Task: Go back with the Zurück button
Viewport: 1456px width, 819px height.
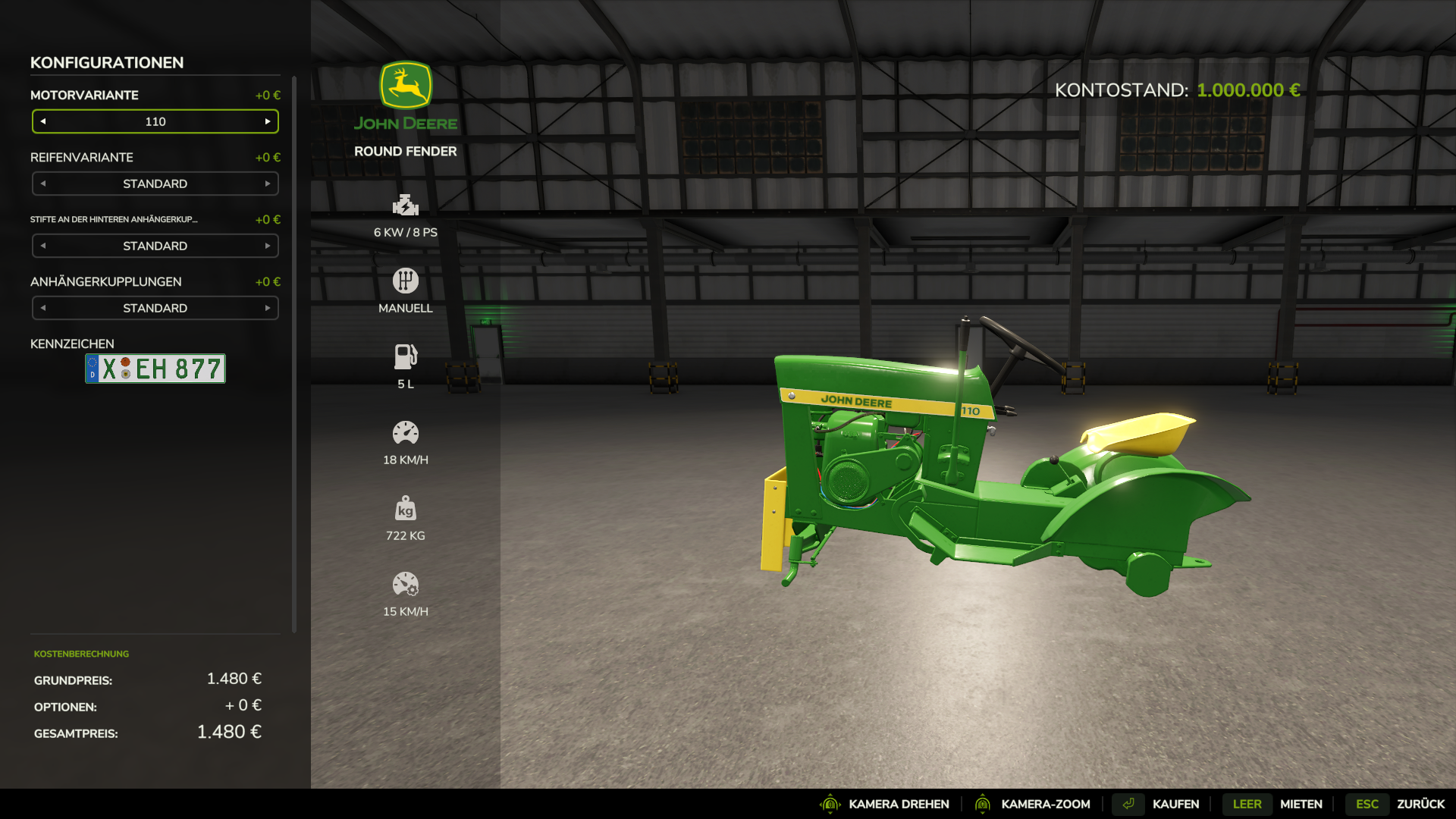Action: pyautogui.click(x=1420, y=804)
